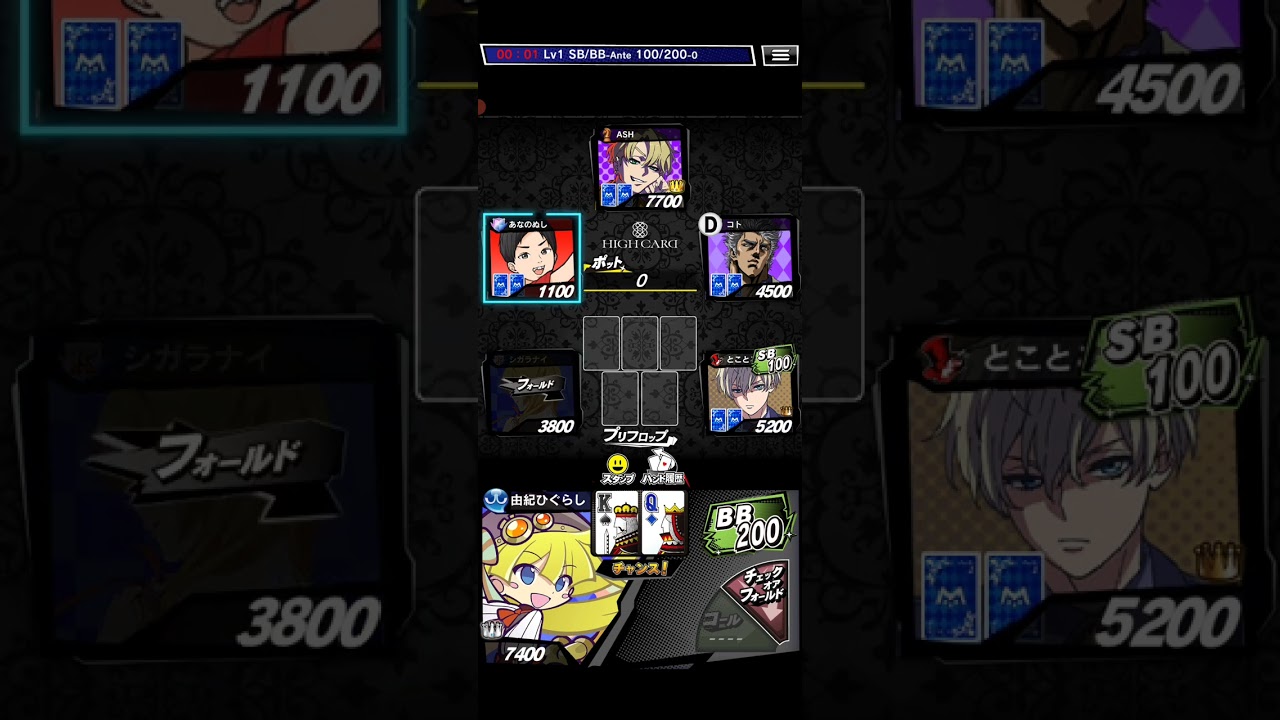Screen dimensions: 1280x720
Task: Select the King of spades hole card
Action: click(616, 522)
